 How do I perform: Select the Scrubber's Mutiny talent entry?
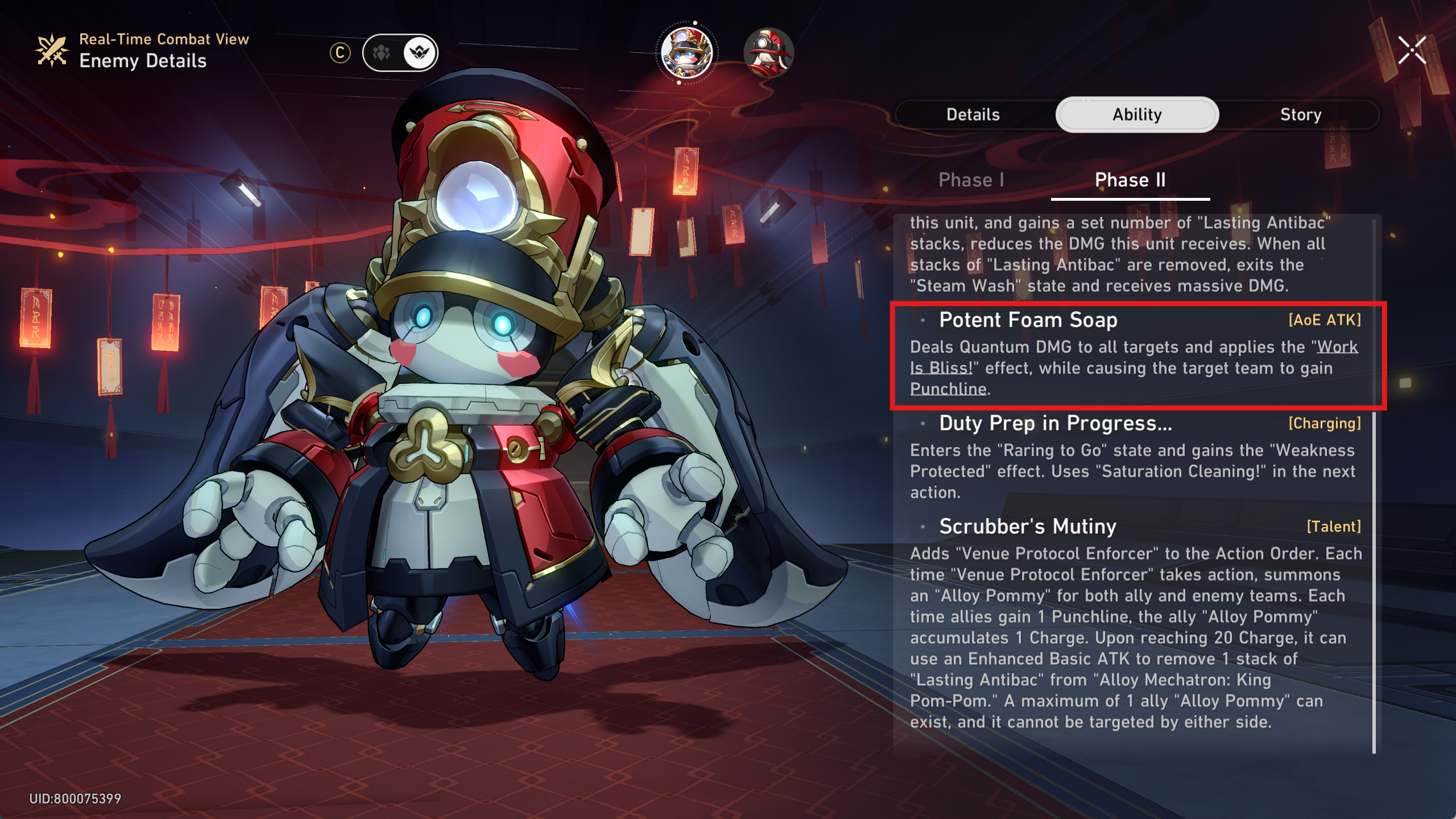(1027, 527)
